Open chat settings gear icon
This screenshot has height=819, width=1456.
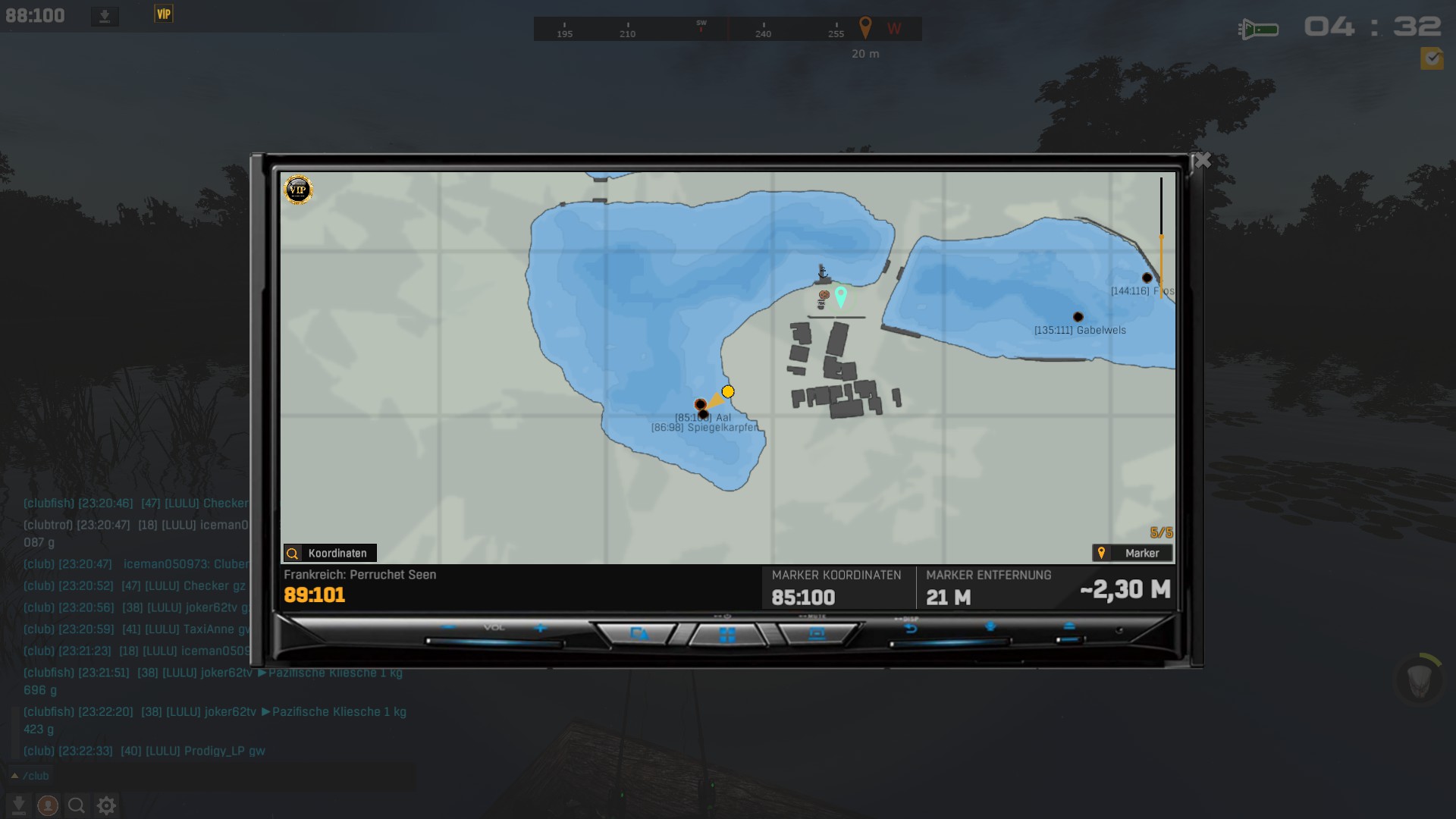pyautogui.click(x=107, y=805)
